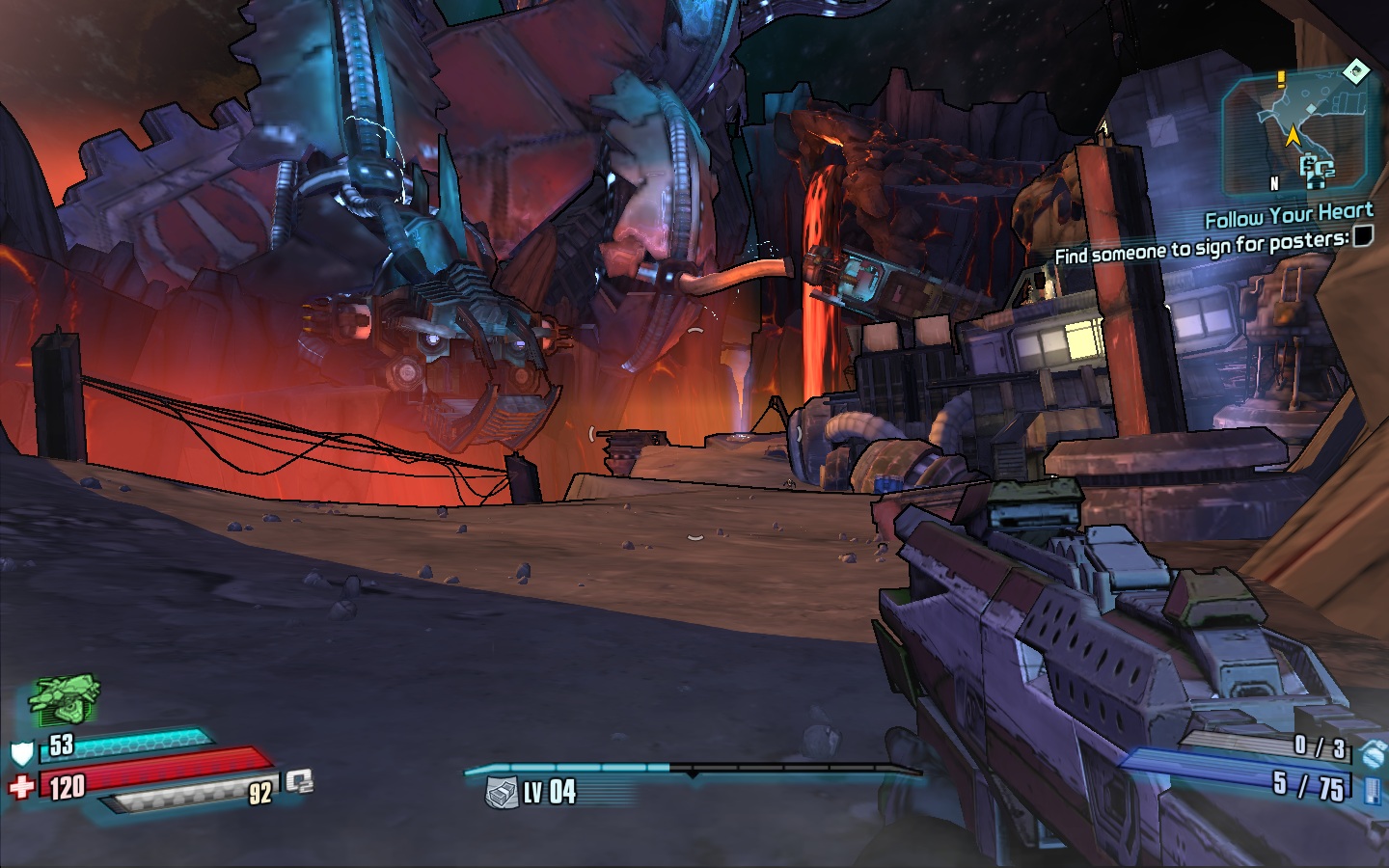1389x868 pixels.
Task: Click the yellow exclamation marker on minimap
Action: tap(1281, 80)
